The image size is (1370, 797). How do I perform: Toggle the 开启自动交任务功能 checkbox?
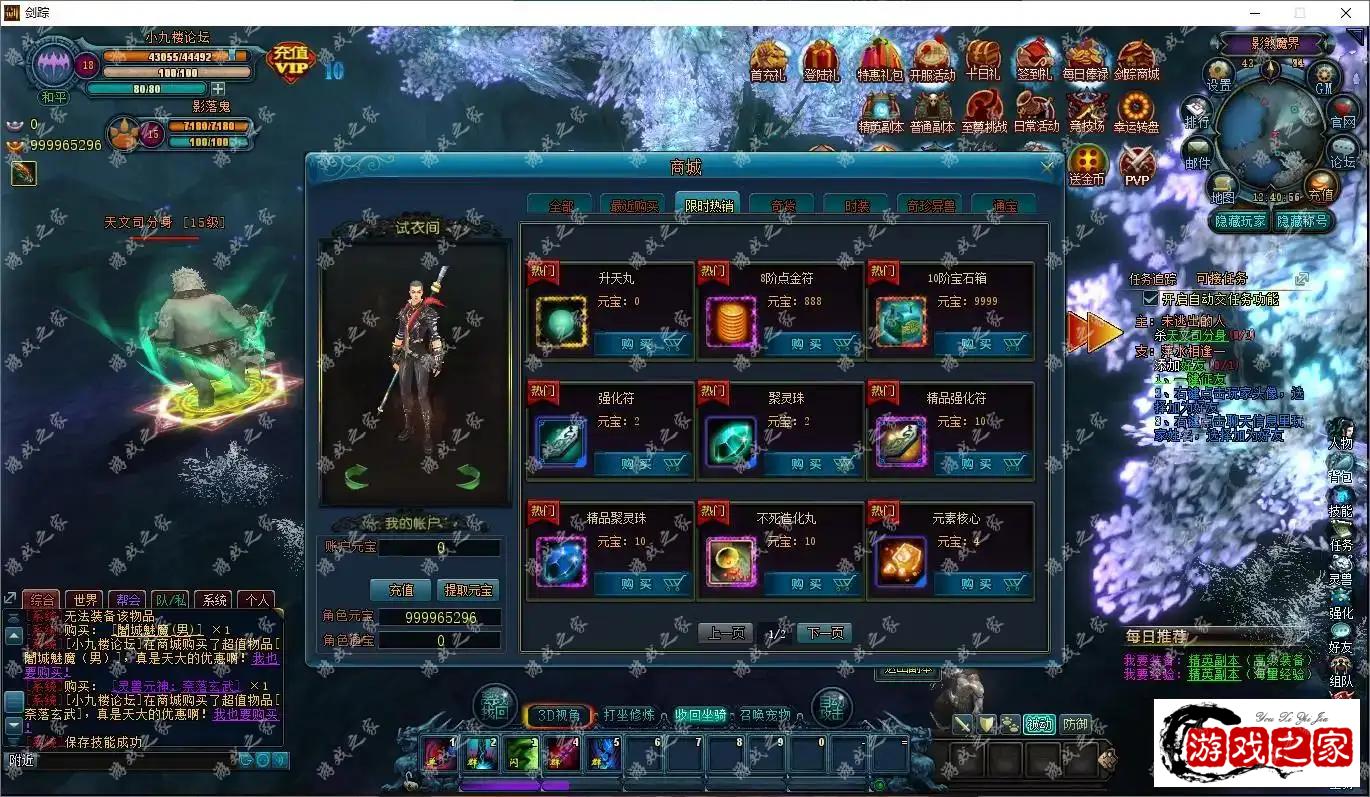pyautogui.click(x=1150, y=299)
